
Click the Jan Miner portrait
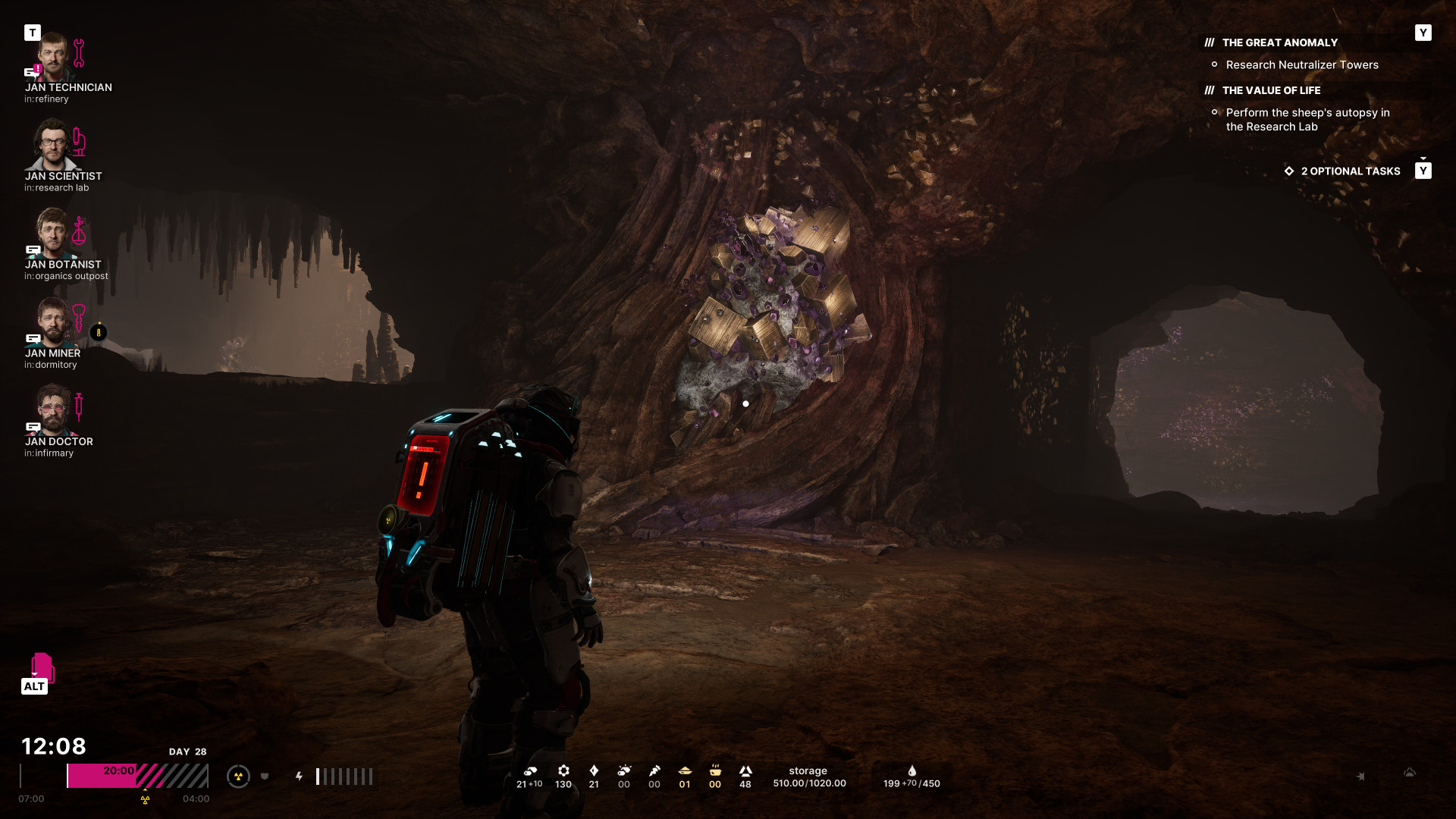[53, 322]
